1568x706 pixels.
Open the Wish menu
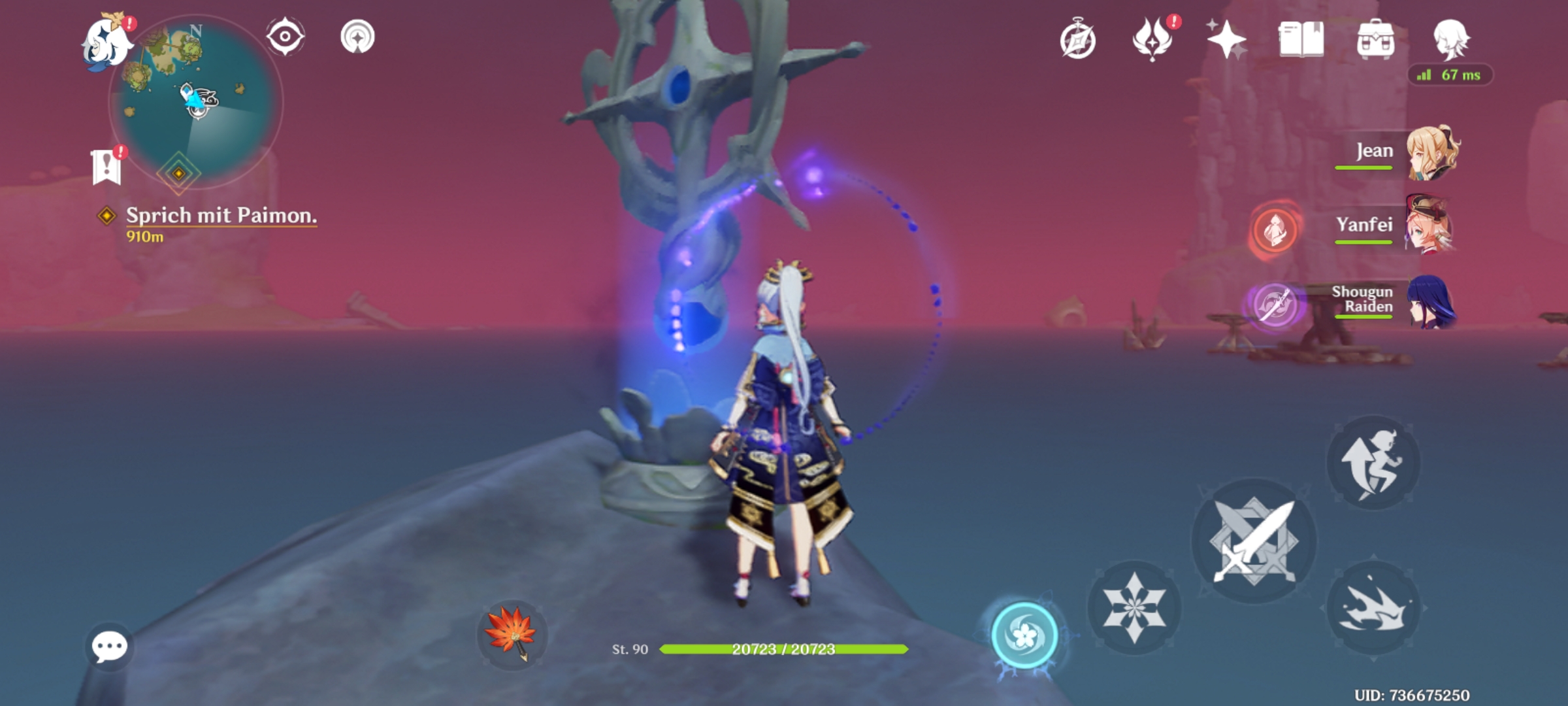point(1227,41)
